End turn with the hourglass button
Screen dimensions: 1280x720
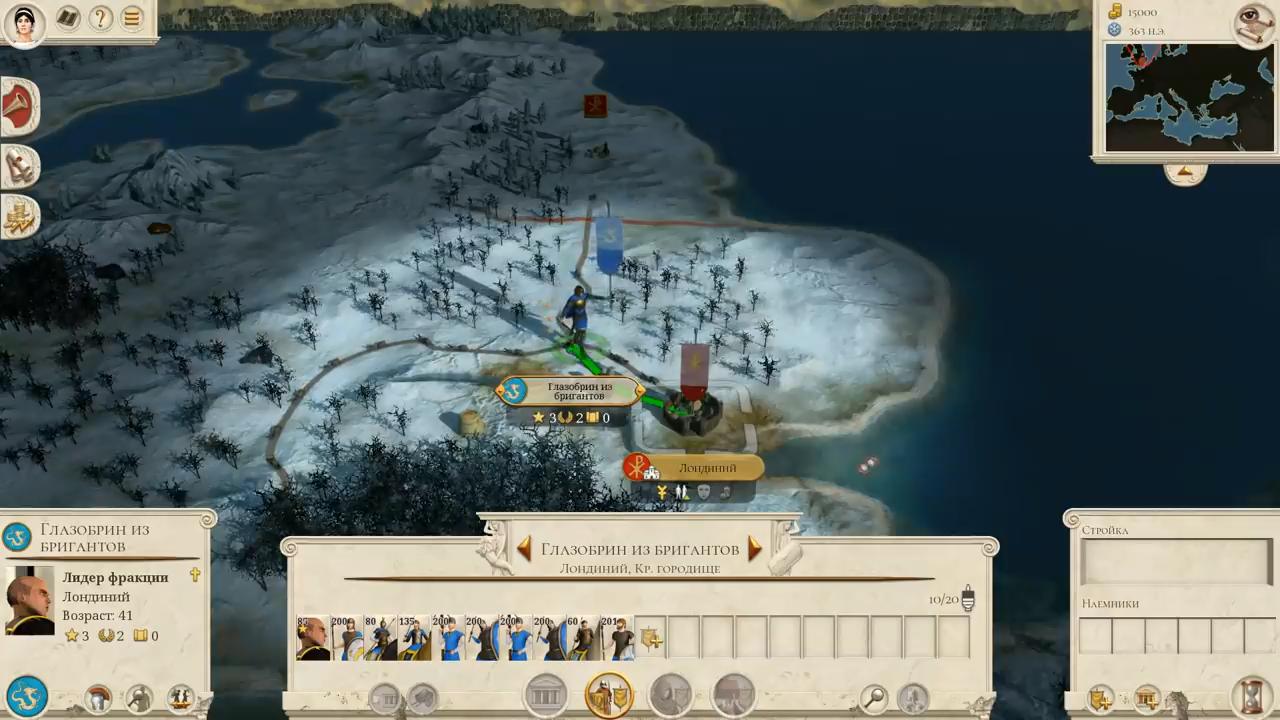pos(1249,696)
